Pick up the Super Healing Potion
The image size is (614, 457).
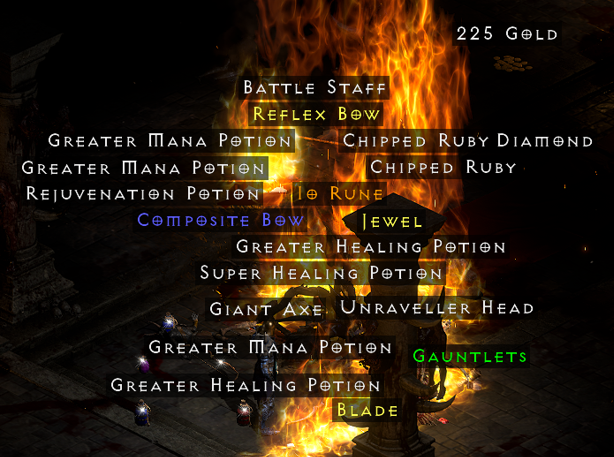(320, 273)
